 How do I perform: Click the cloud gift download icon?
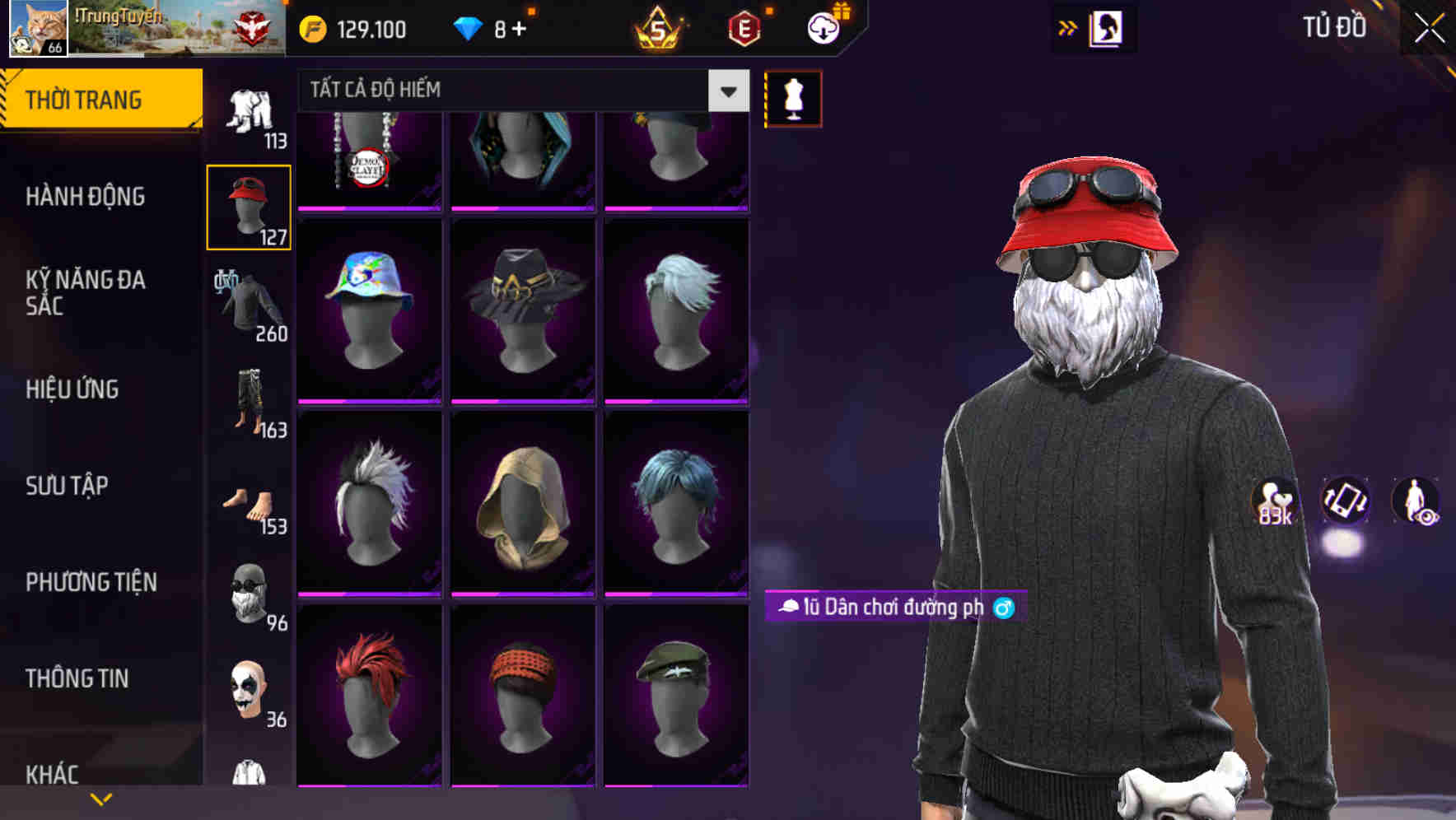(823, 26)
